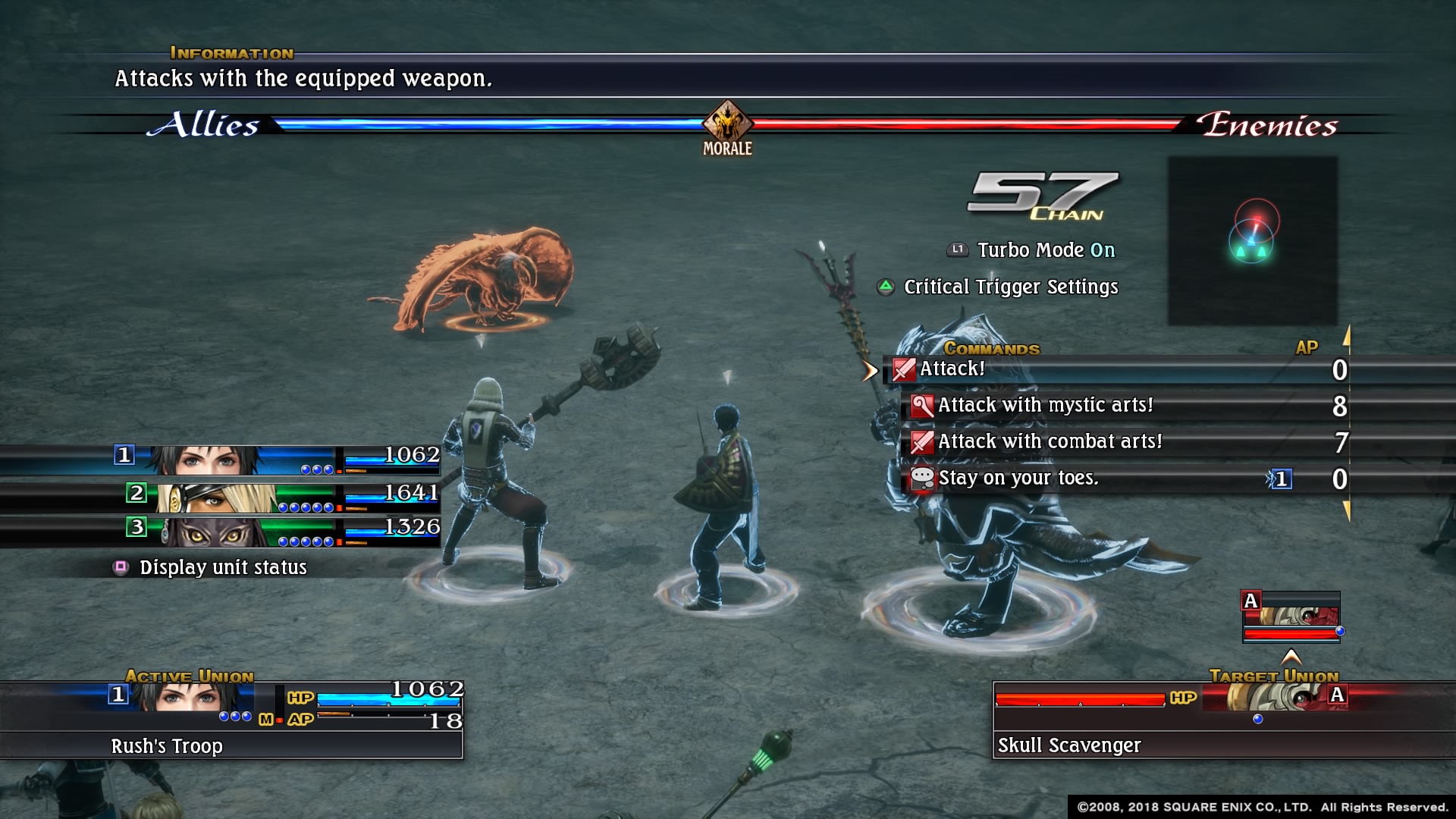Screen dimensions: 1456x819
Task: Select the Stay on your toes command
Action: point(1018,479)
